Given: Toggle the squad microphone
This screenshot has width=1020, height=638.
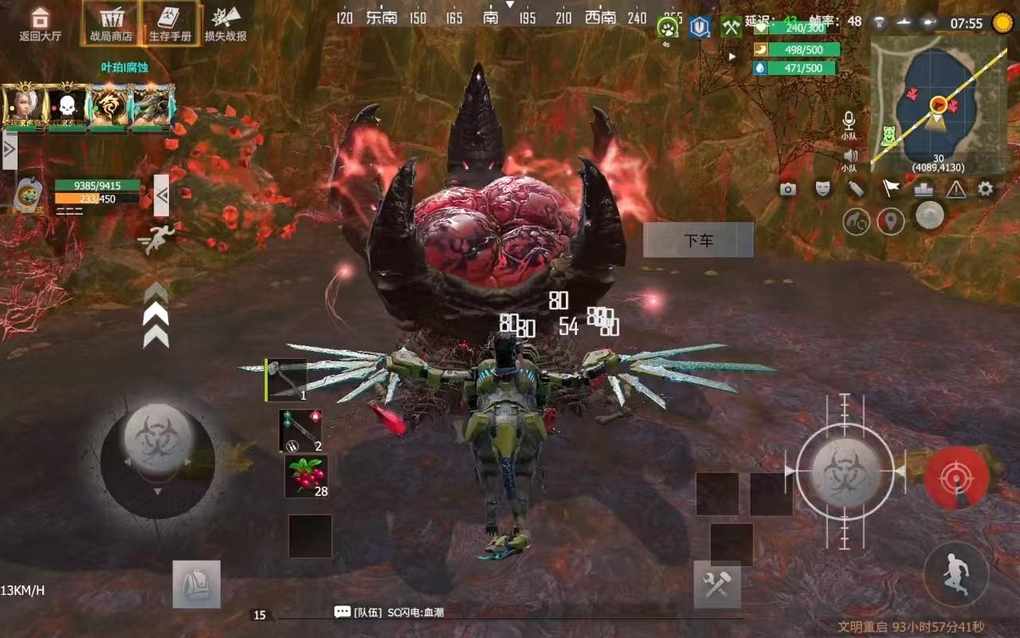Looking at the screenshot, I should (x=849, y=121).
